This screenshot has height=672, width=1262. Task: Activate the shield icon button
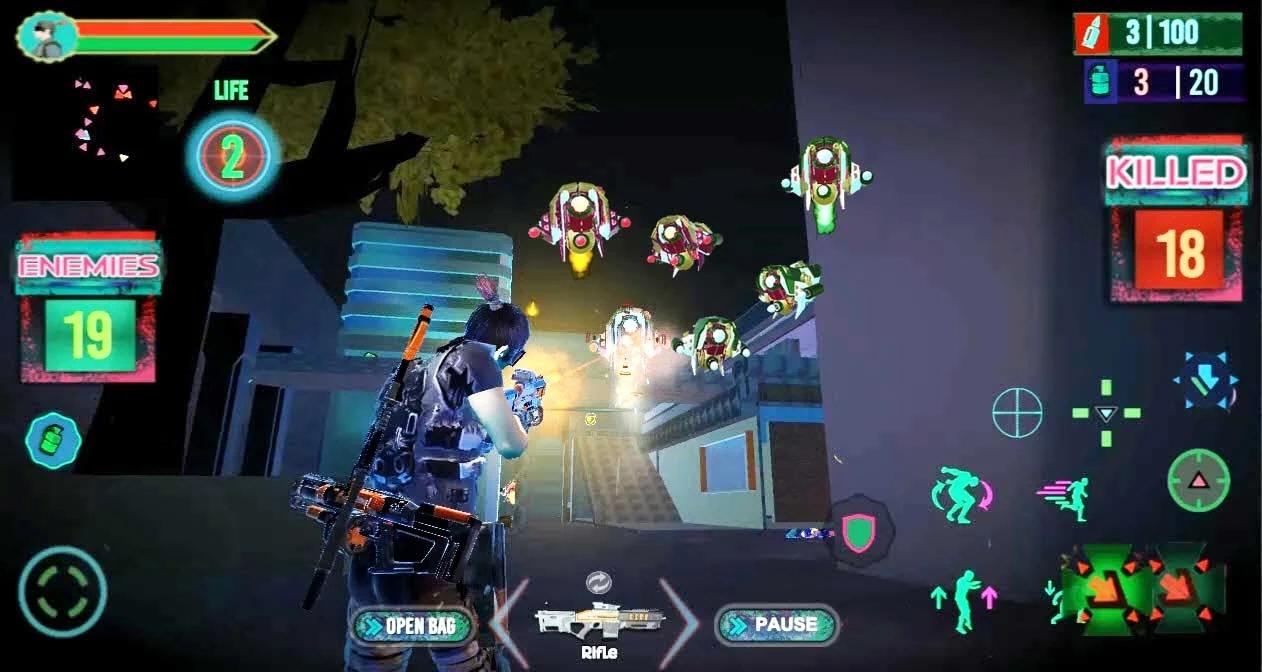(858, 532)
